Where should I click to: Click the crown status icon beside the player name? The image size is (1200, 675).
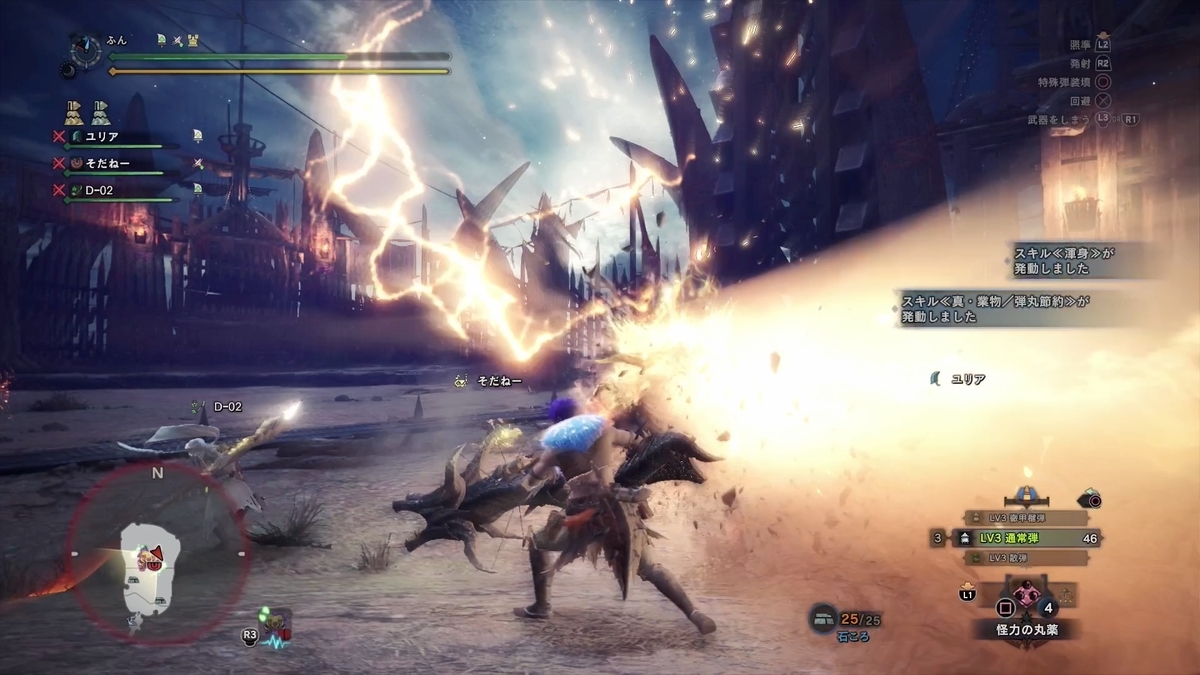pyautogui.click(x=195, y=40)
